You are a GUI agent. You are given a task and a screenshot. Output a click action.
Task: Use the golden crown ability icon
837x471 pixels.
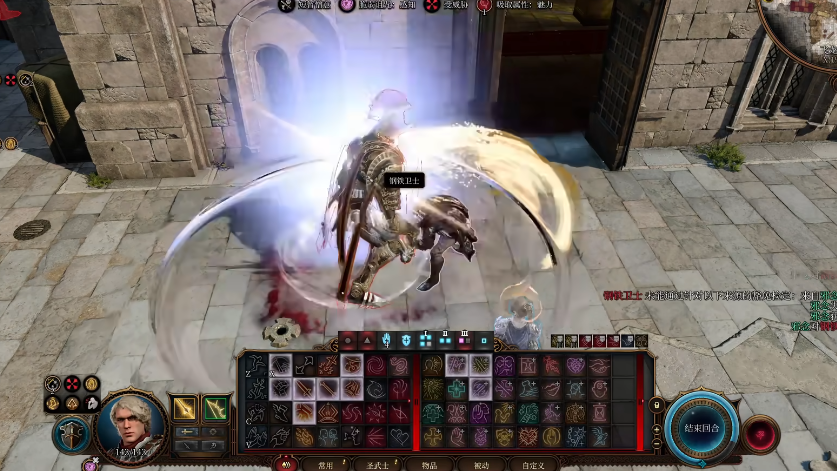pos(329,413)
